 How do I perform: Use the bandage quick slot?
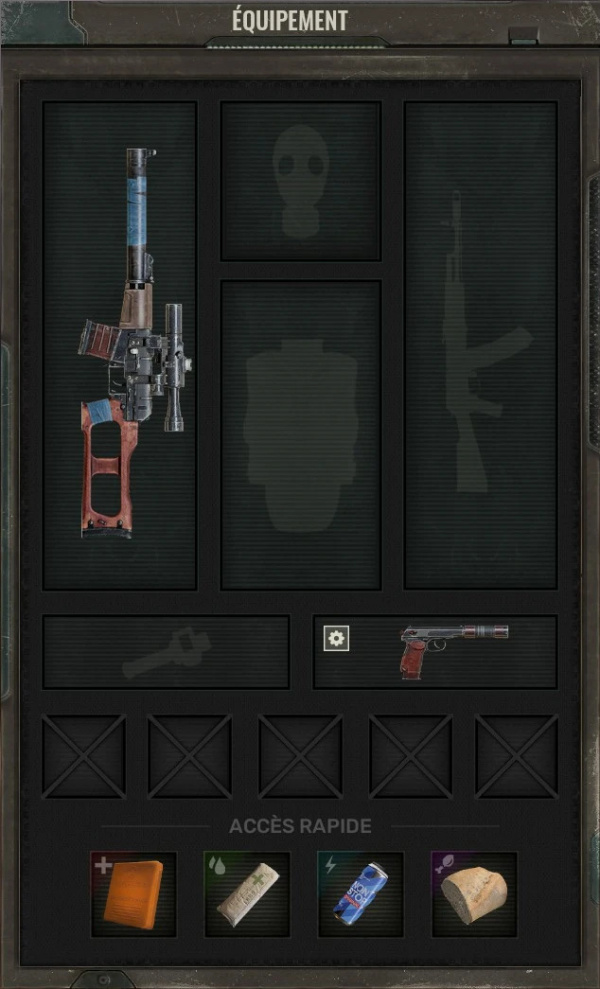pyautogui.click(x=248, y=894)
